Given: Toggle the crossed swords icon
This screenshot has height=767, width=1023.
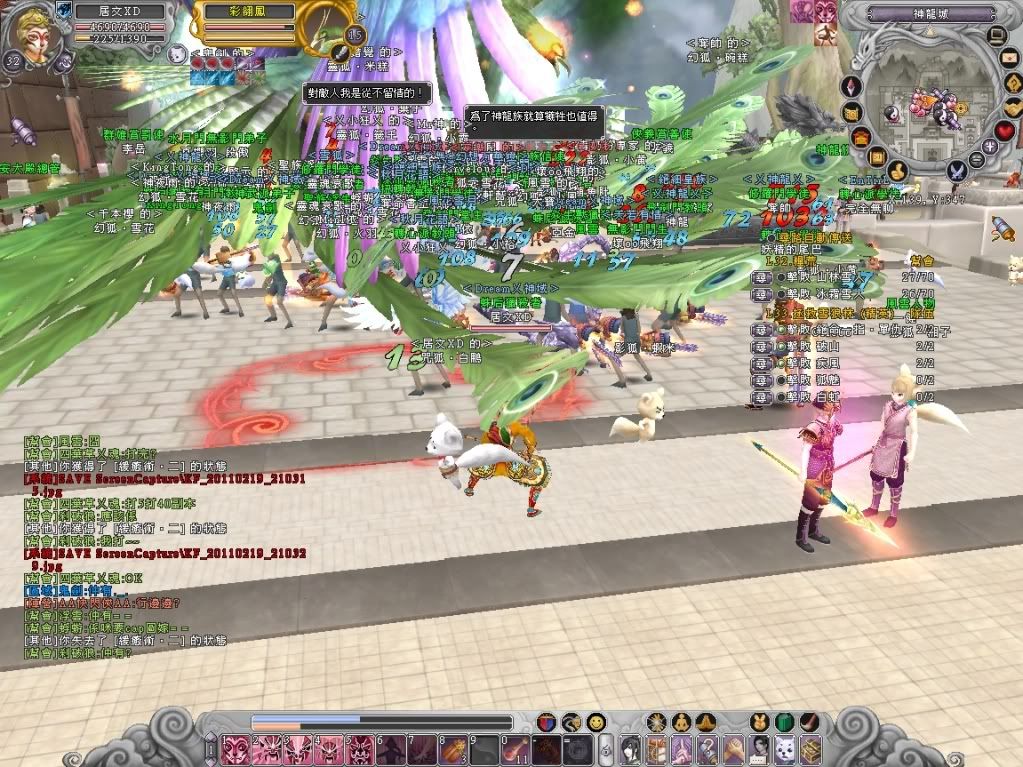Looking at the screenshot, I should coord(956,171).
